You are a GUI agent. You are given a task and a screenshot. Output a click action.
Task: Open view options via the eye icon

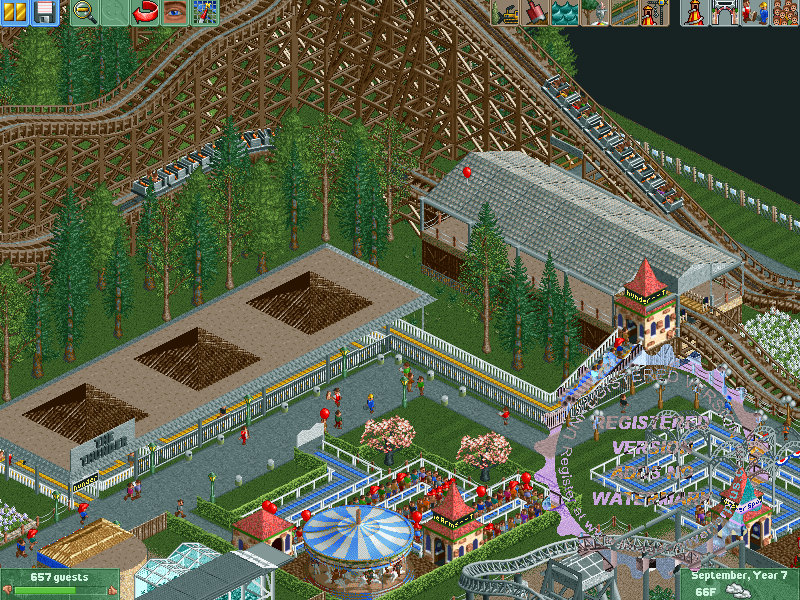pyautogui.click(x=175, y=13)
